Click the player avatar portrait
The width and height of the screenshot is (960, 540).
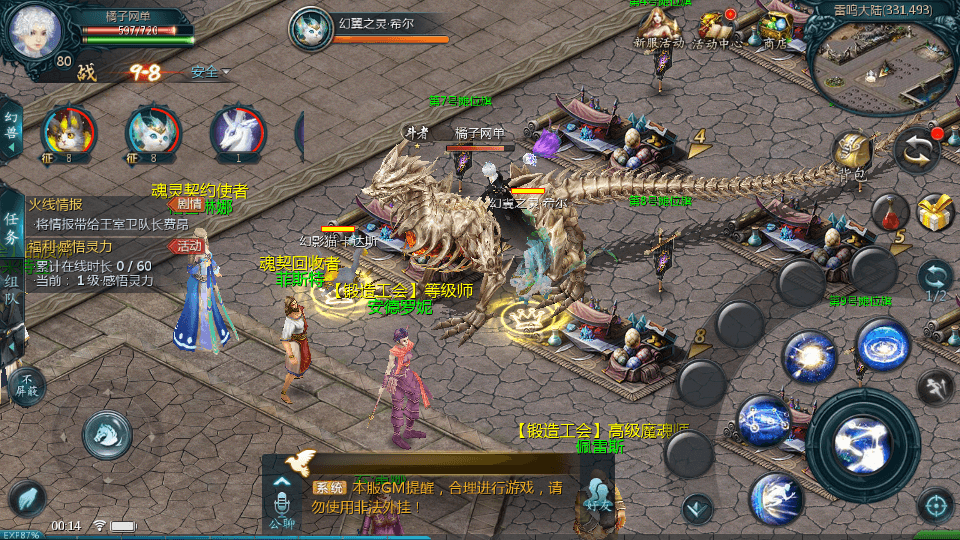pos(35,30)
